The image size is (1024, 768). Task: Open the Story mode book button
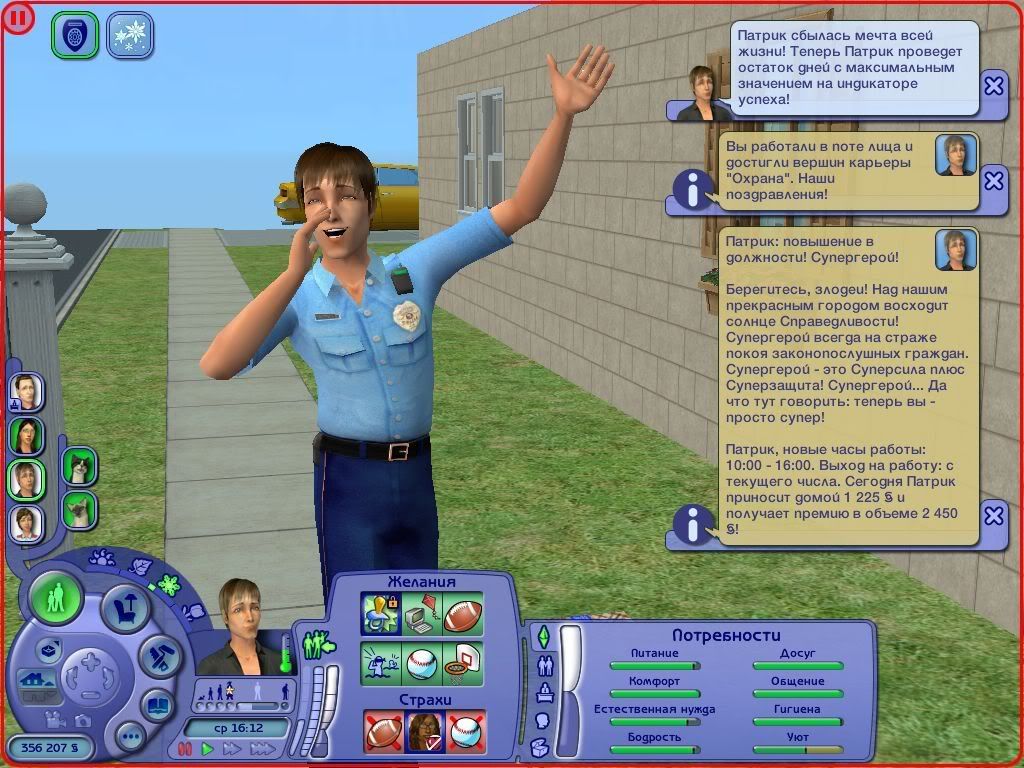[158, 704]
